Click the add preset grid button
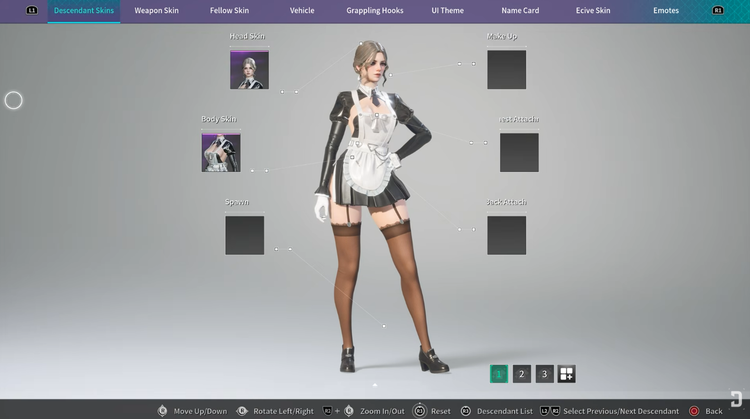 pos(566,374)
